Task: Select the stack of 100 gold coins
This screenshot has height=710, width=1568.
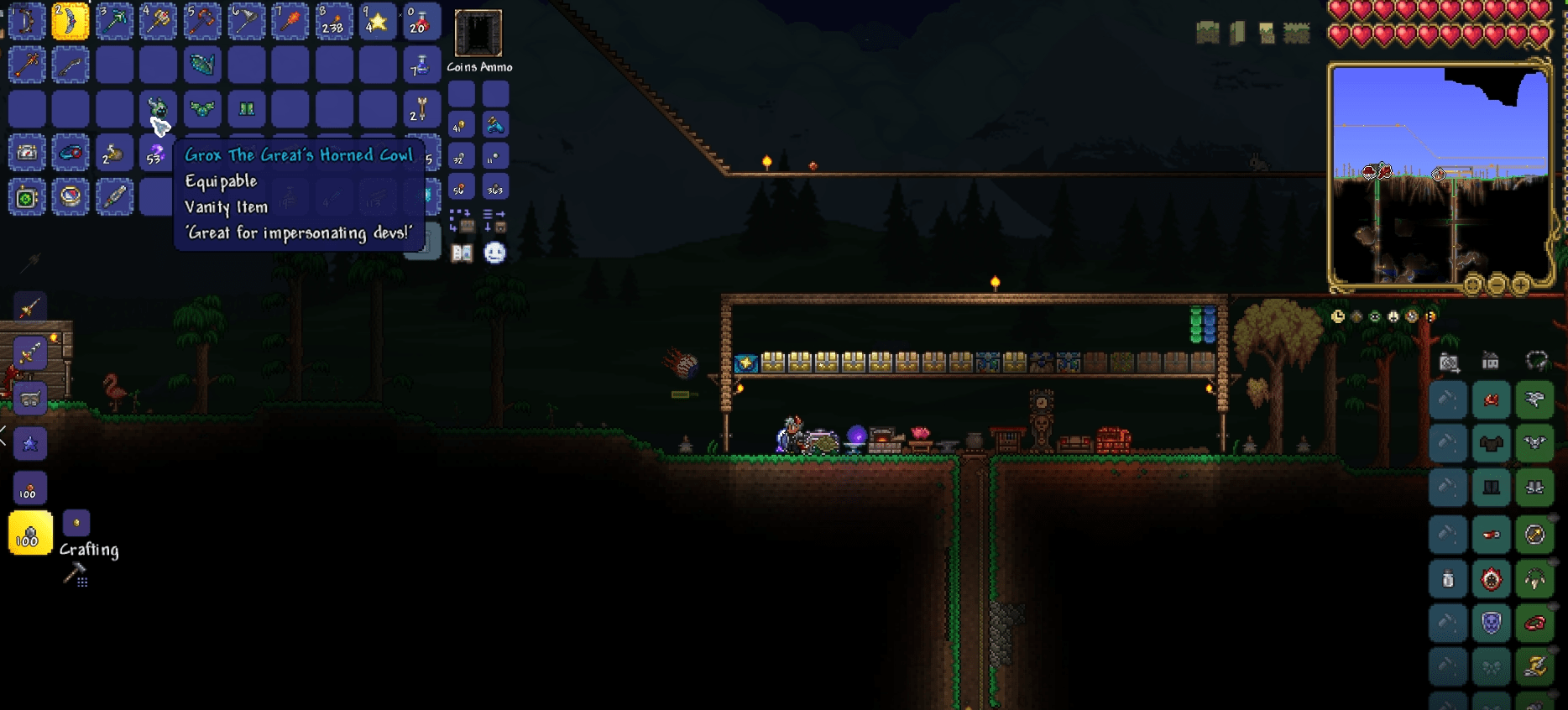Action: click(x=29, y=531)
